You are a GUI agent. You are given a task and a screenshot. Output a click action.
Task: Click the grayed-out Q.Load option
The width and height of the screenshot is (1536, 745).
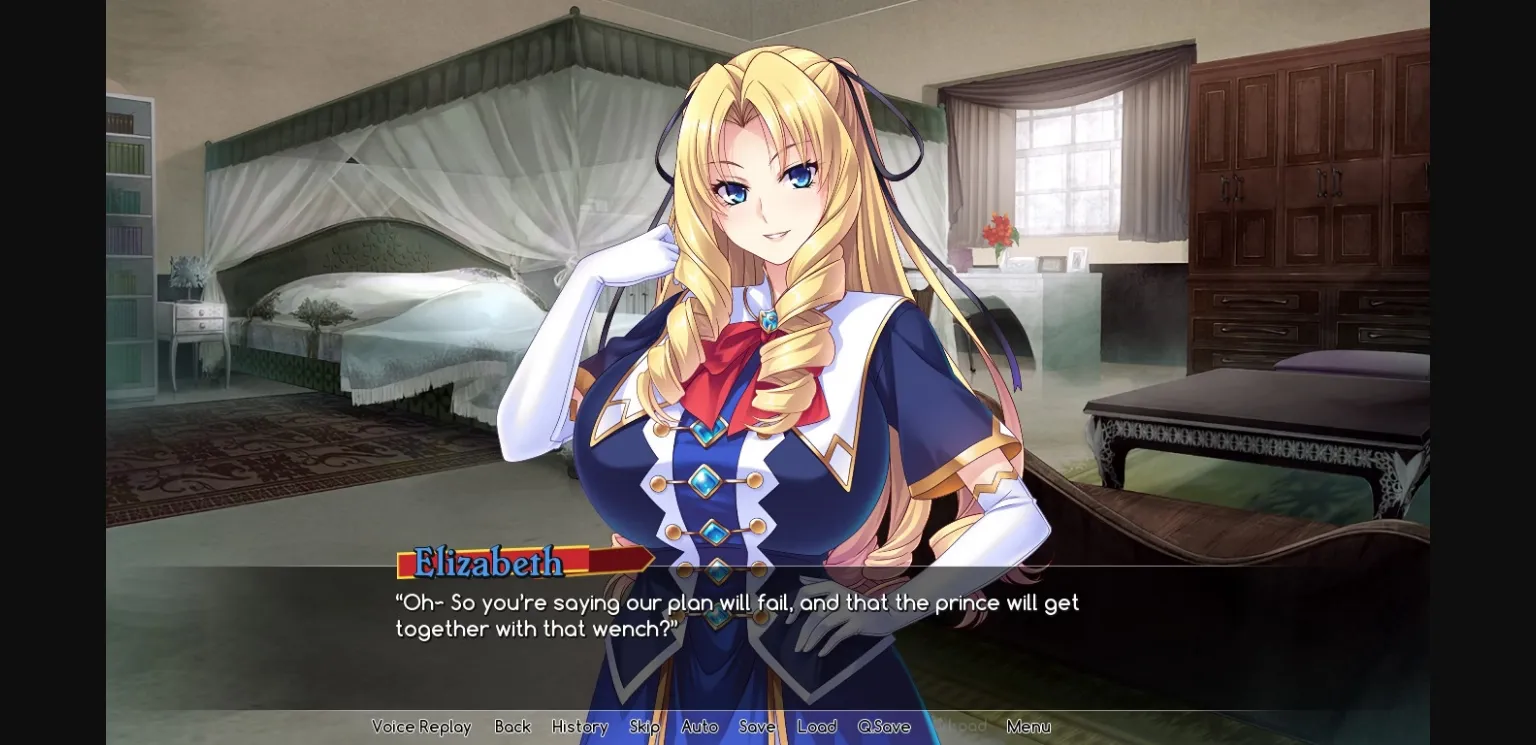(959, 727)
